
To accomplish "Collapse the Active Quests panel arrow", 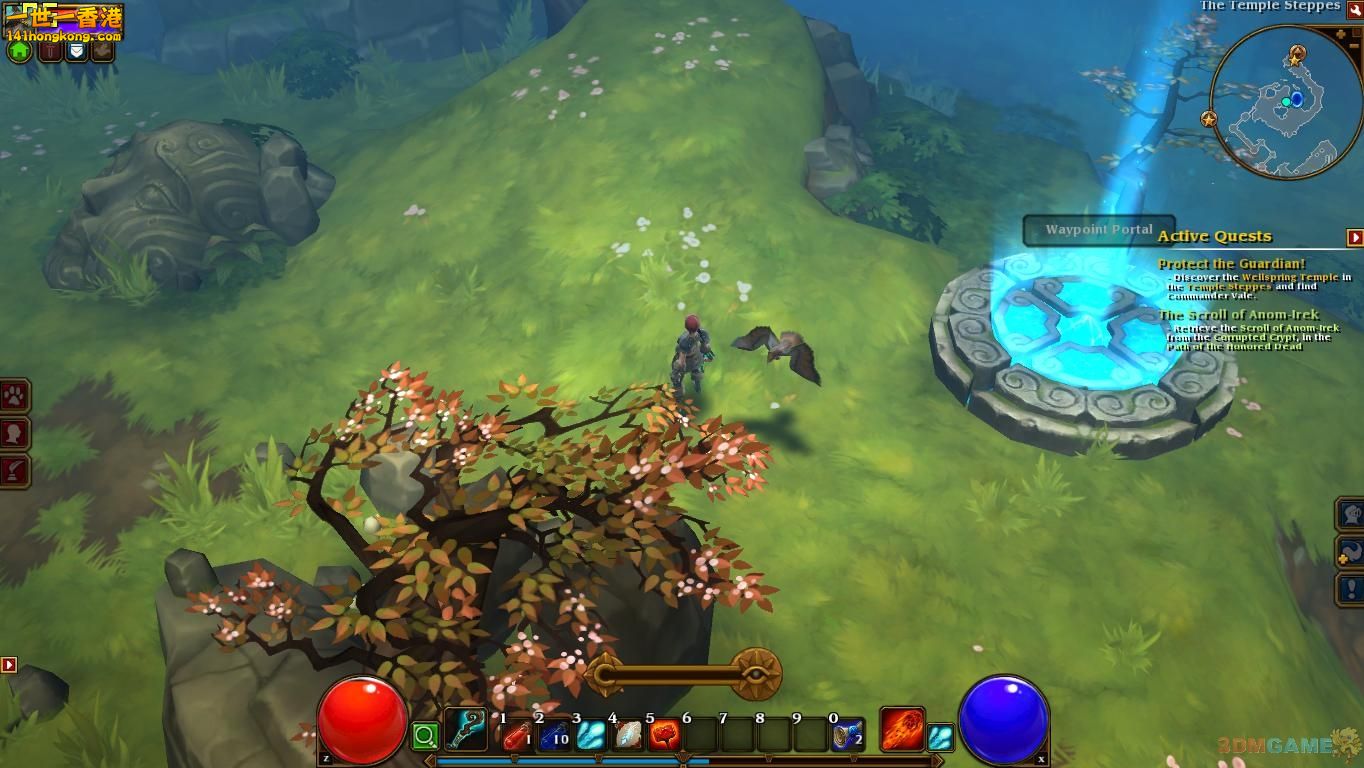I will (x=1355, y=237).
